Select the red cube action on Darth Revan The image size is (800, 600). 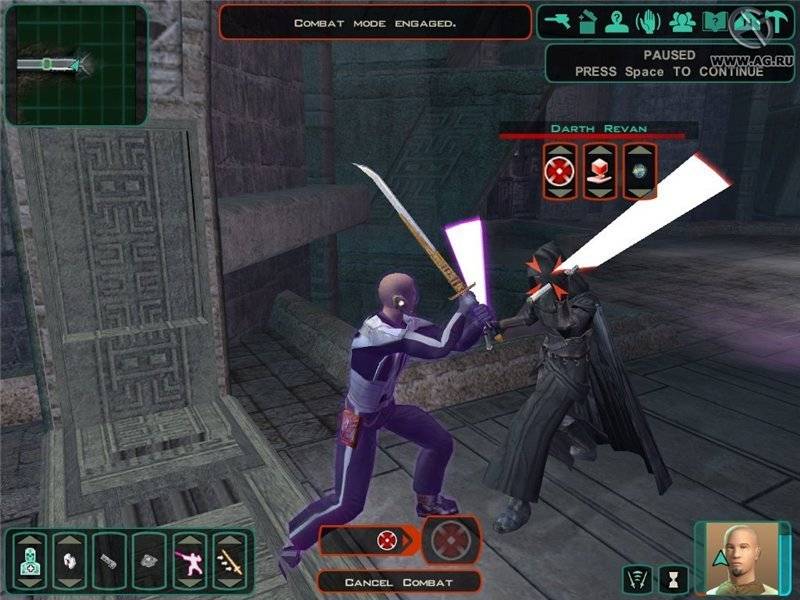598,172
